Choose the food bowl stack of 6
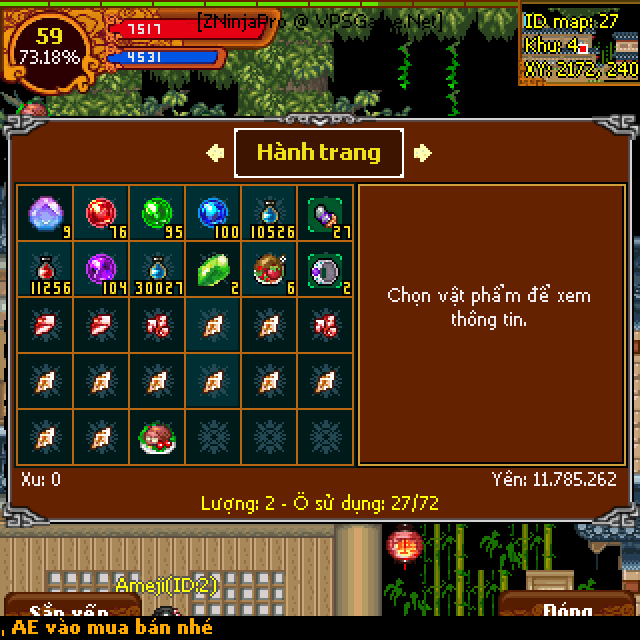640x640 pixels. tap(269, 270)
